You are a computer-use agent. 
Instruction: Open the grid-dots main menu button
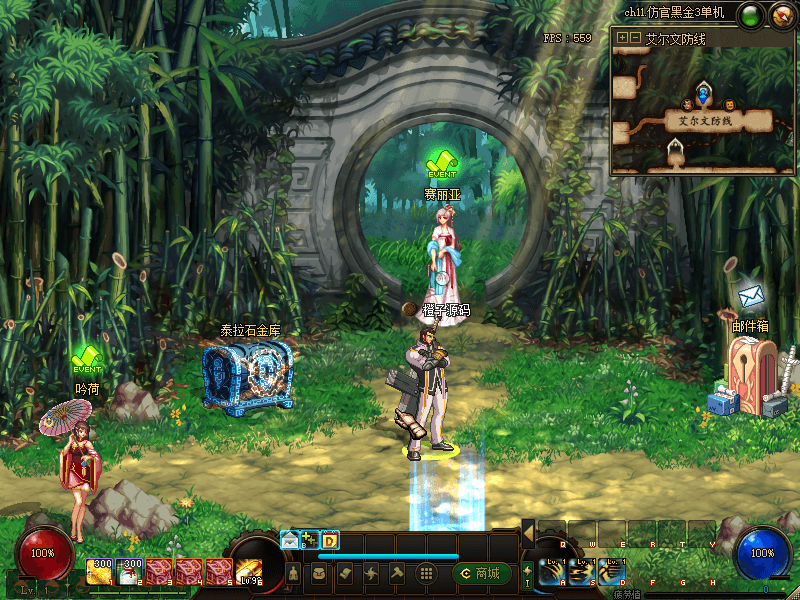425,573
